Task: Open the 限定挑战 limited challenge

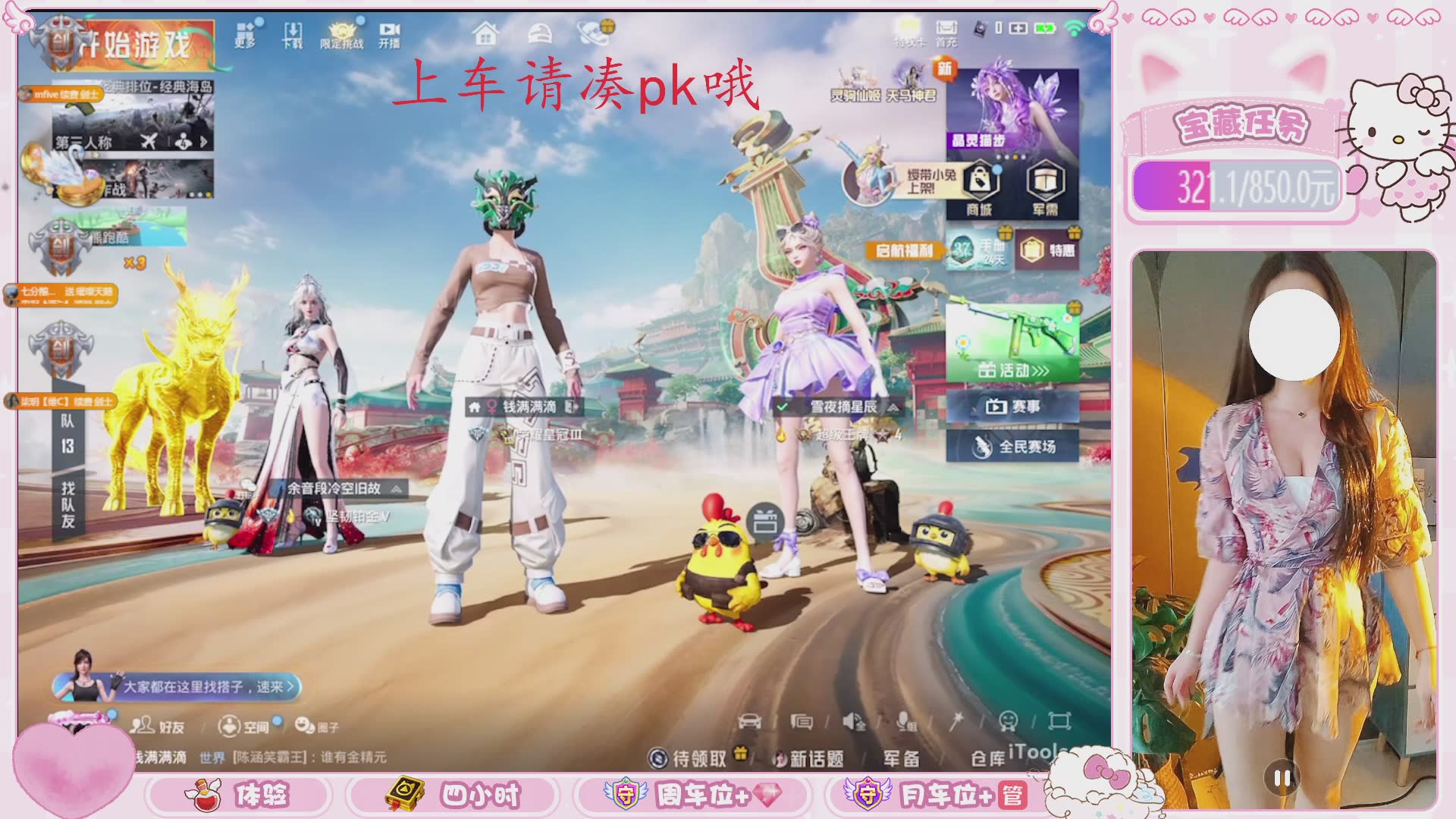Action: coord(341,35)
